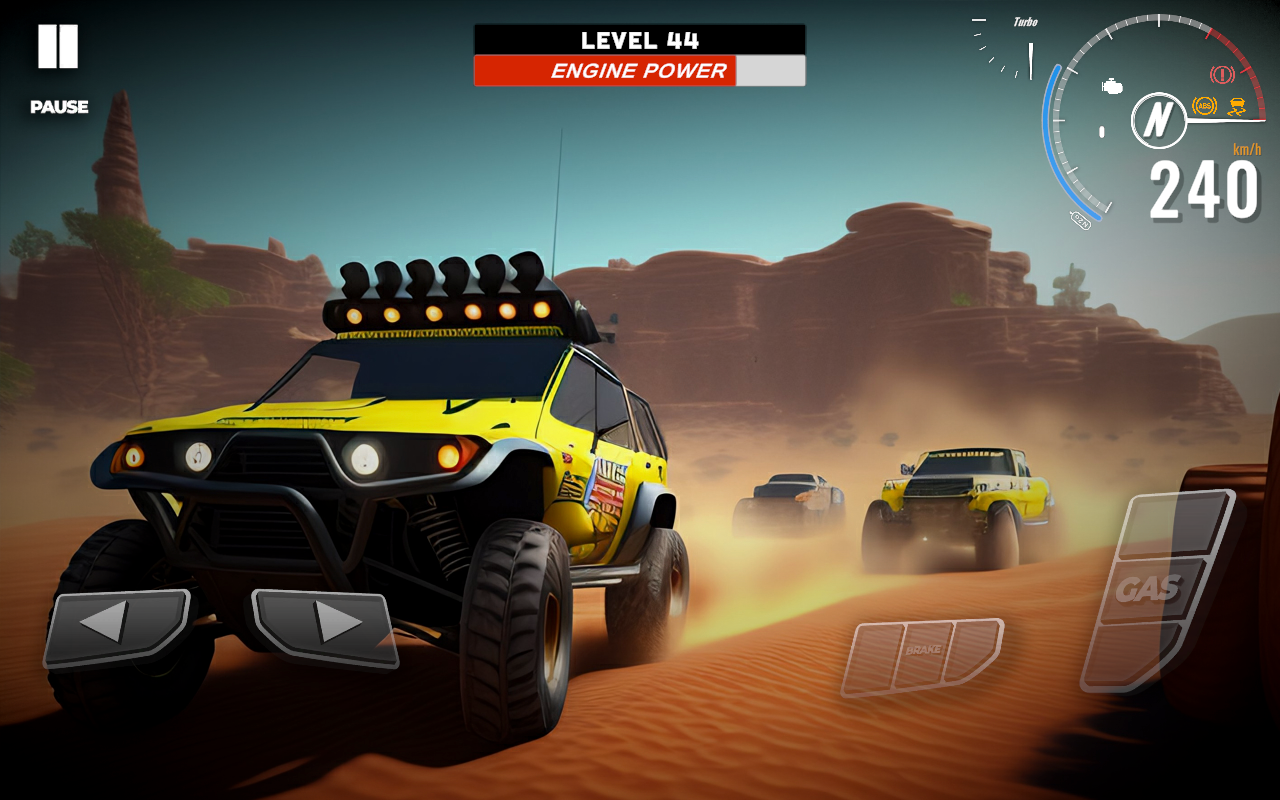Screen dimensions: 1280x800
Task: Steer right with the right arrow
Action: (x=326, y=625)
